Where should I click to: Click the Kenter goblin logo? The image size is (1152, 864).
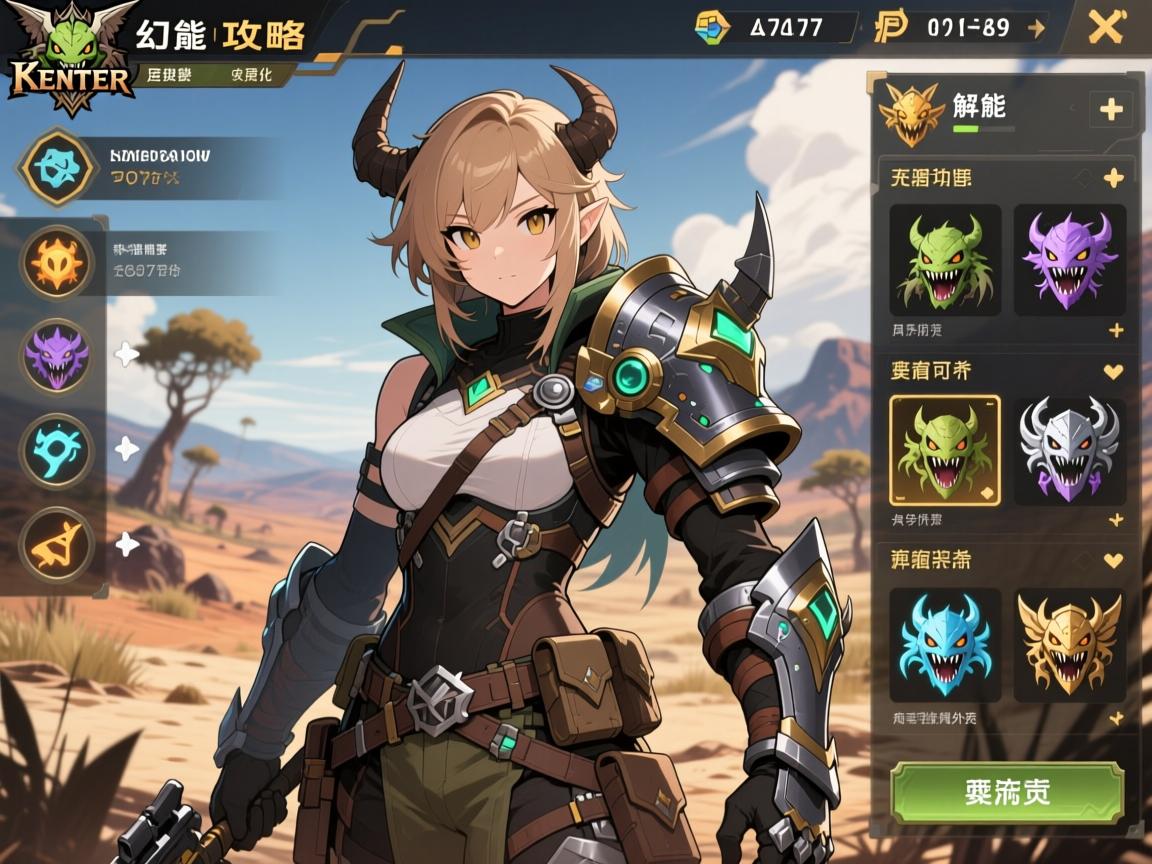(68, 58)
